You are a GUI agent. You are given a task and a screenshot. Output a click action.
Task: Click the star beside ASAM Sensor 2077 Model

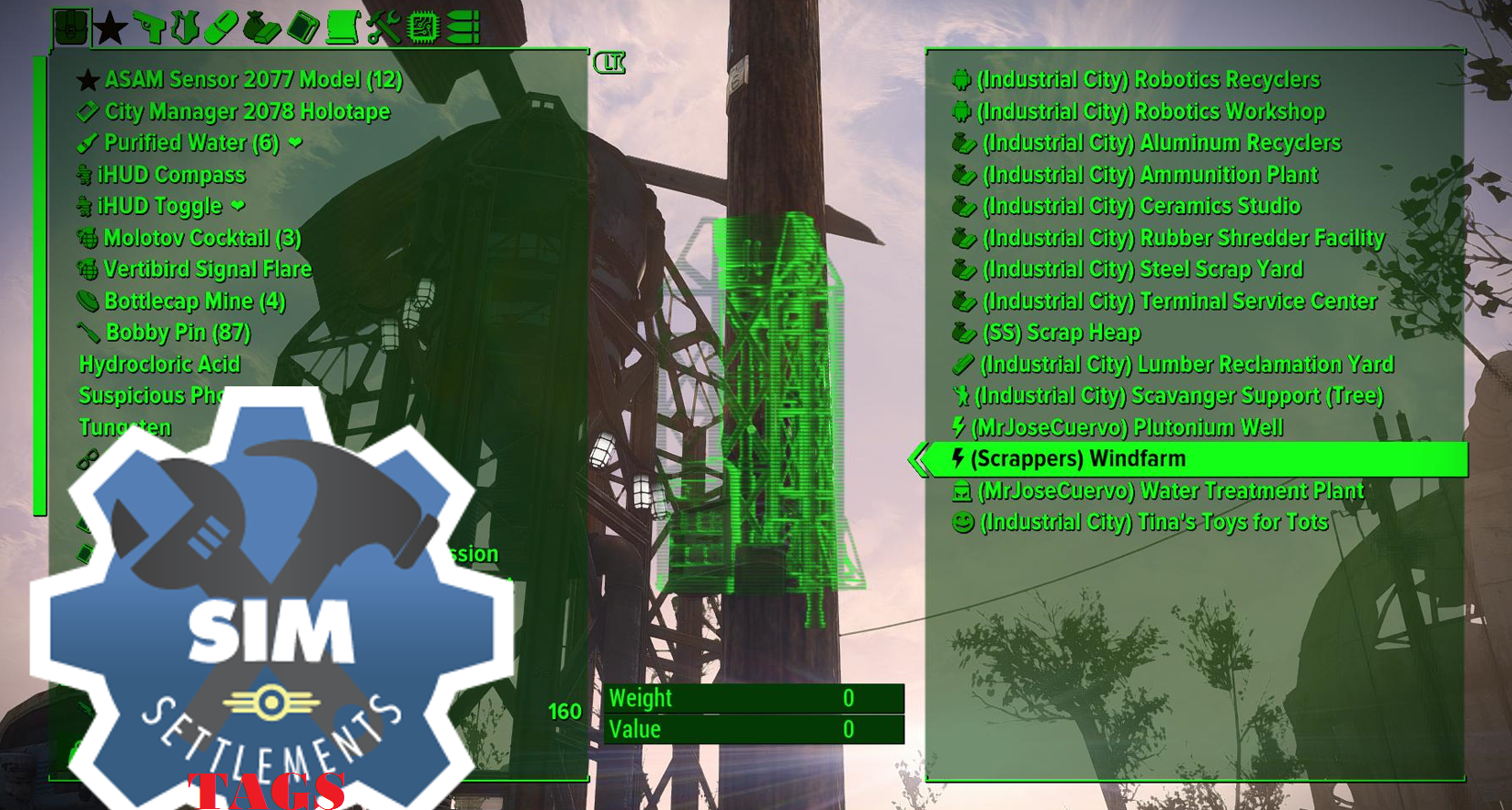coord(87,79)
